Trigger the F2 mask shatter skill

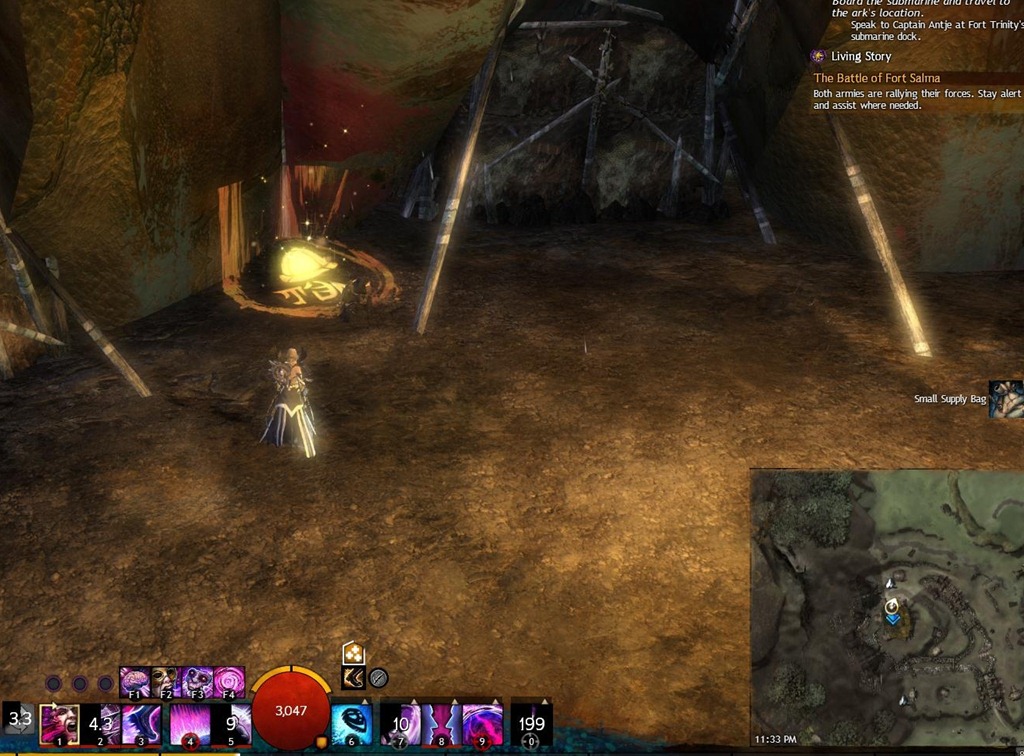tap(165, 682)
